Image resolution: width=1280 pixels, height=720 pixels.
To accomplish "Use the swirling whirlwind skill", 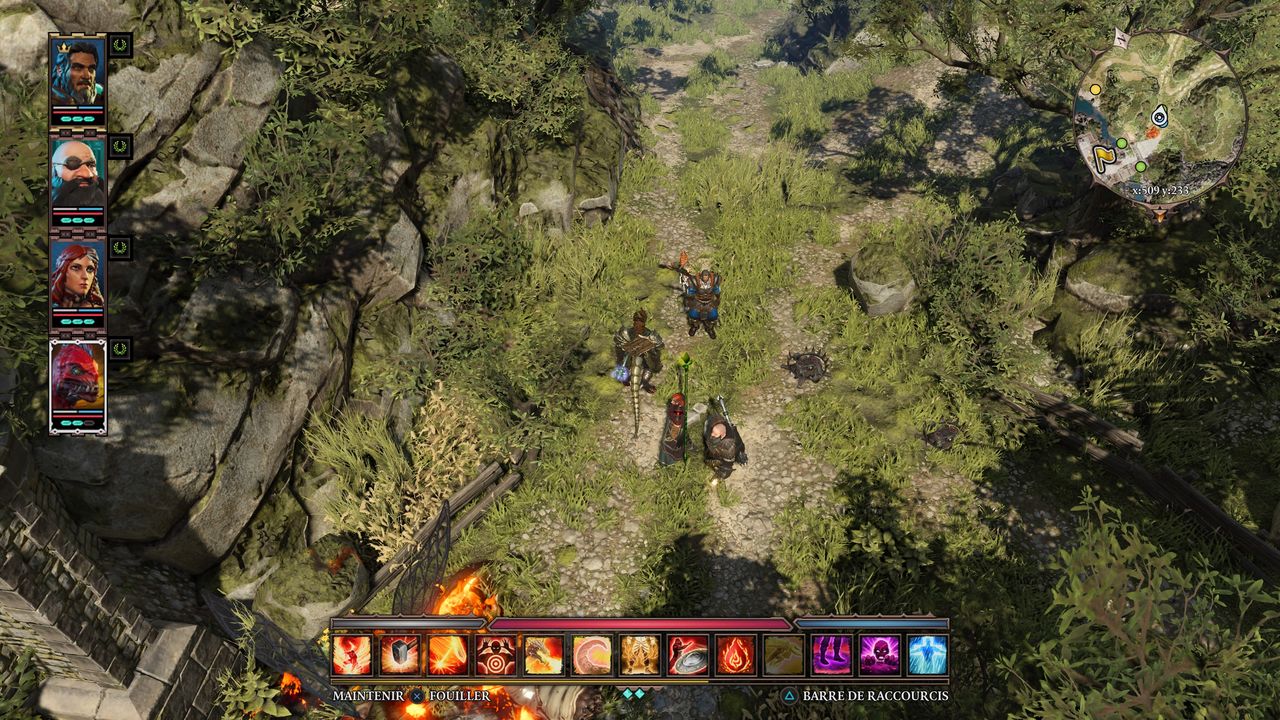I will click(x=592, y=655).
